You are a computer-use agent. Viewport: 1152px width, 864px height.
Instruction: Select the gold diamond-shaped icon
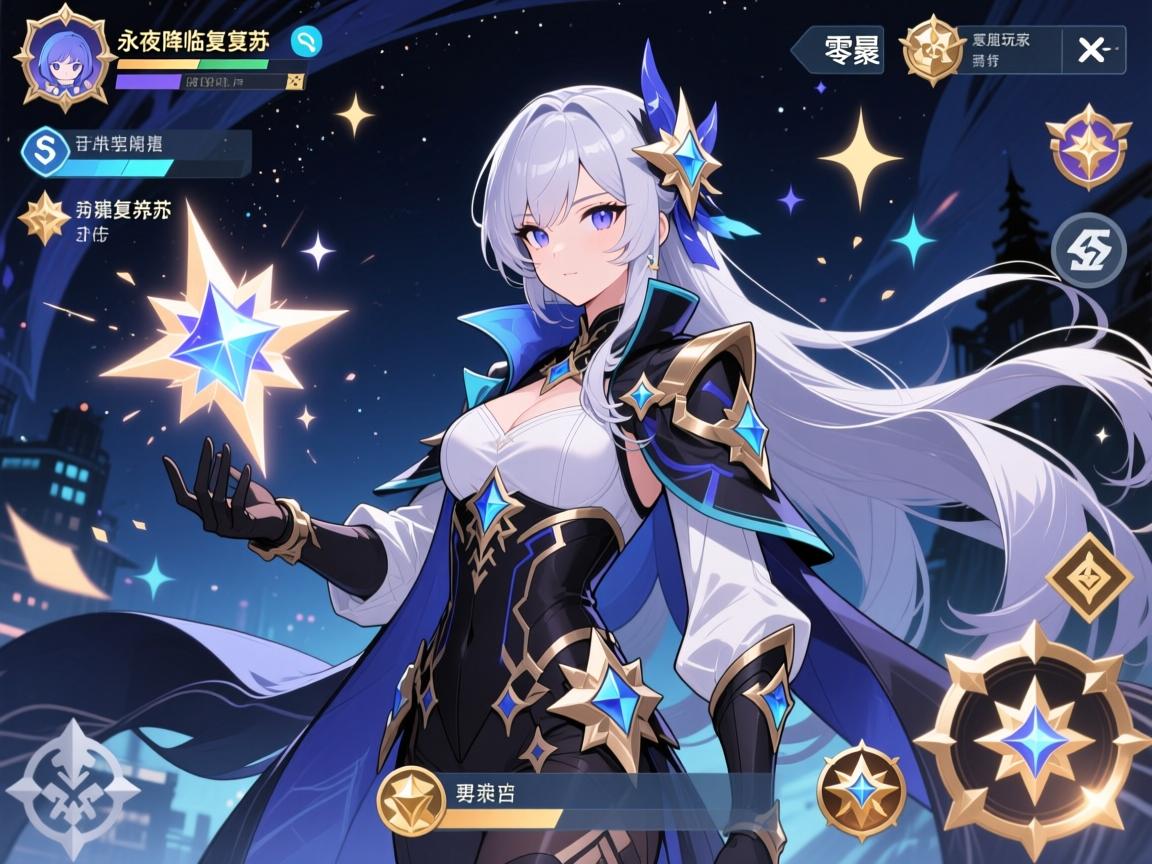point(1089,577)
